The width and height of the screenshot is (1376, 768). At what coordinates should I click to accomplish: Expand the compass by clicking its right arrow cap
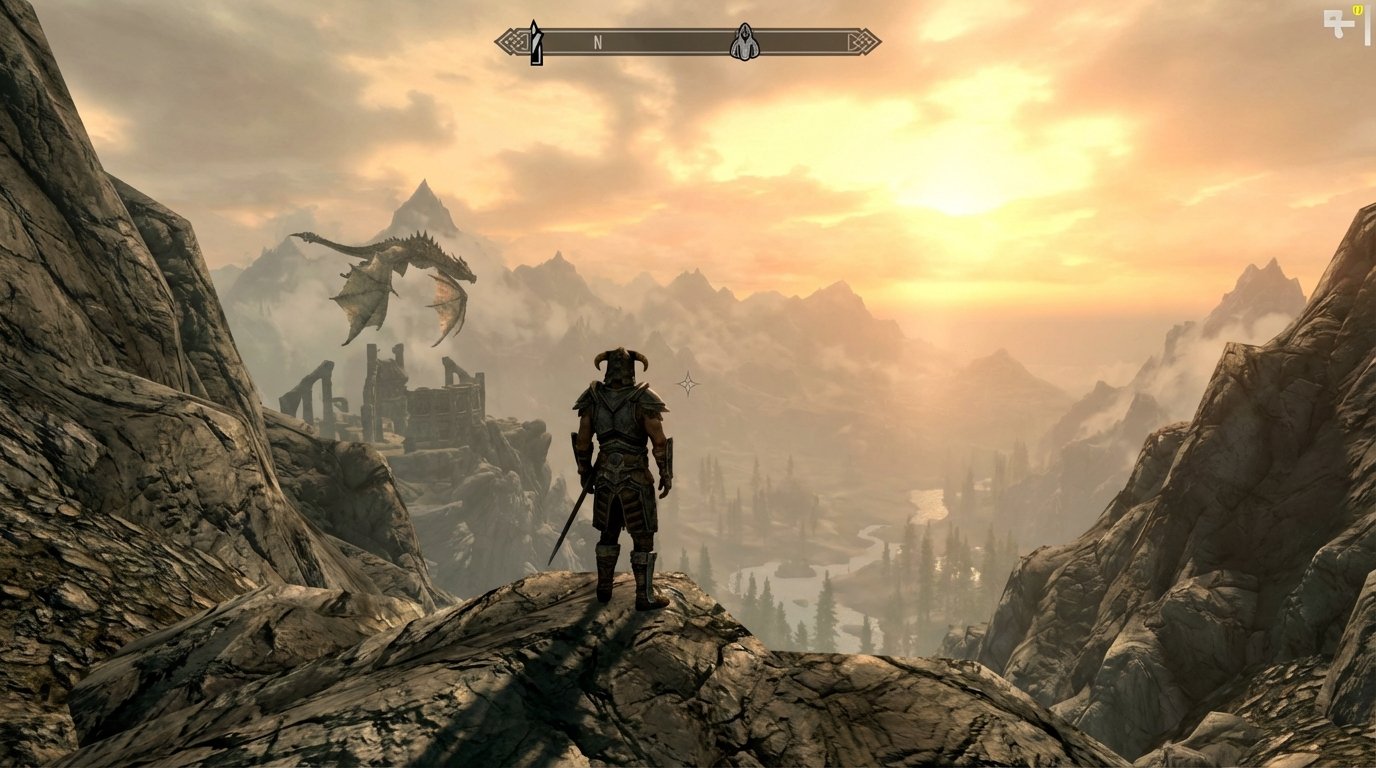(x=865, y=41)
